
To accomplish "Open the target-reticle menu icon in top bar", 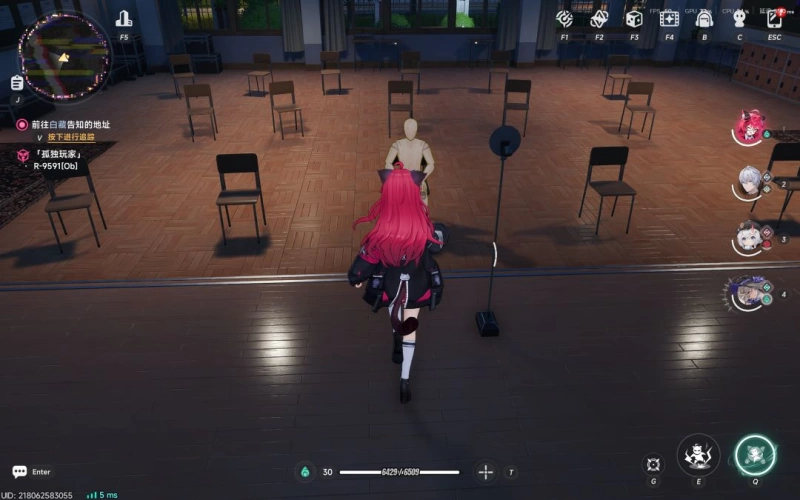I will click(565, 18).
